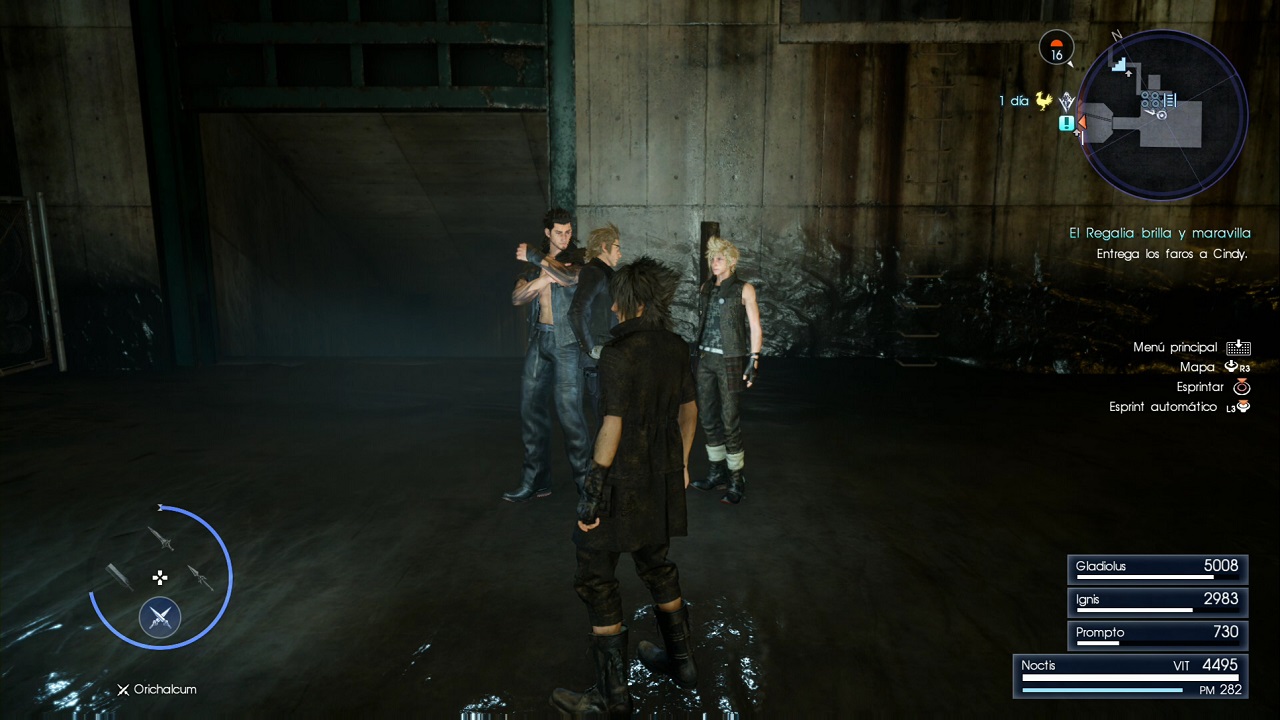Open the El Regalia brilla y maravilla quest

pos(1159,233)
